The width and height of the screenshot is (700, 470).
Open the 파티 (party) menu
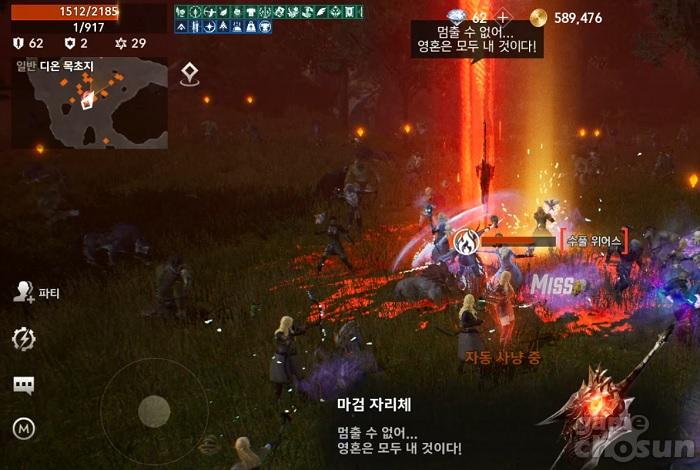click(x=36, y=292)
